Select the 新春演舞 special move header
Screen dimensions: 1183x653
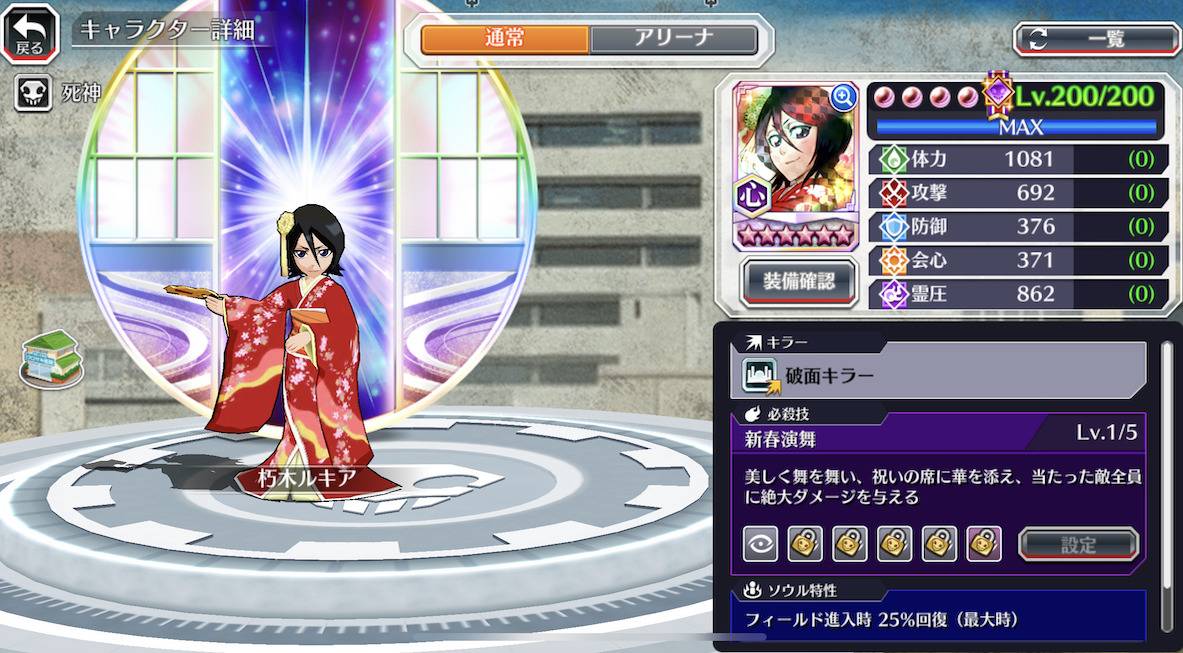click(x=940, y=437)
